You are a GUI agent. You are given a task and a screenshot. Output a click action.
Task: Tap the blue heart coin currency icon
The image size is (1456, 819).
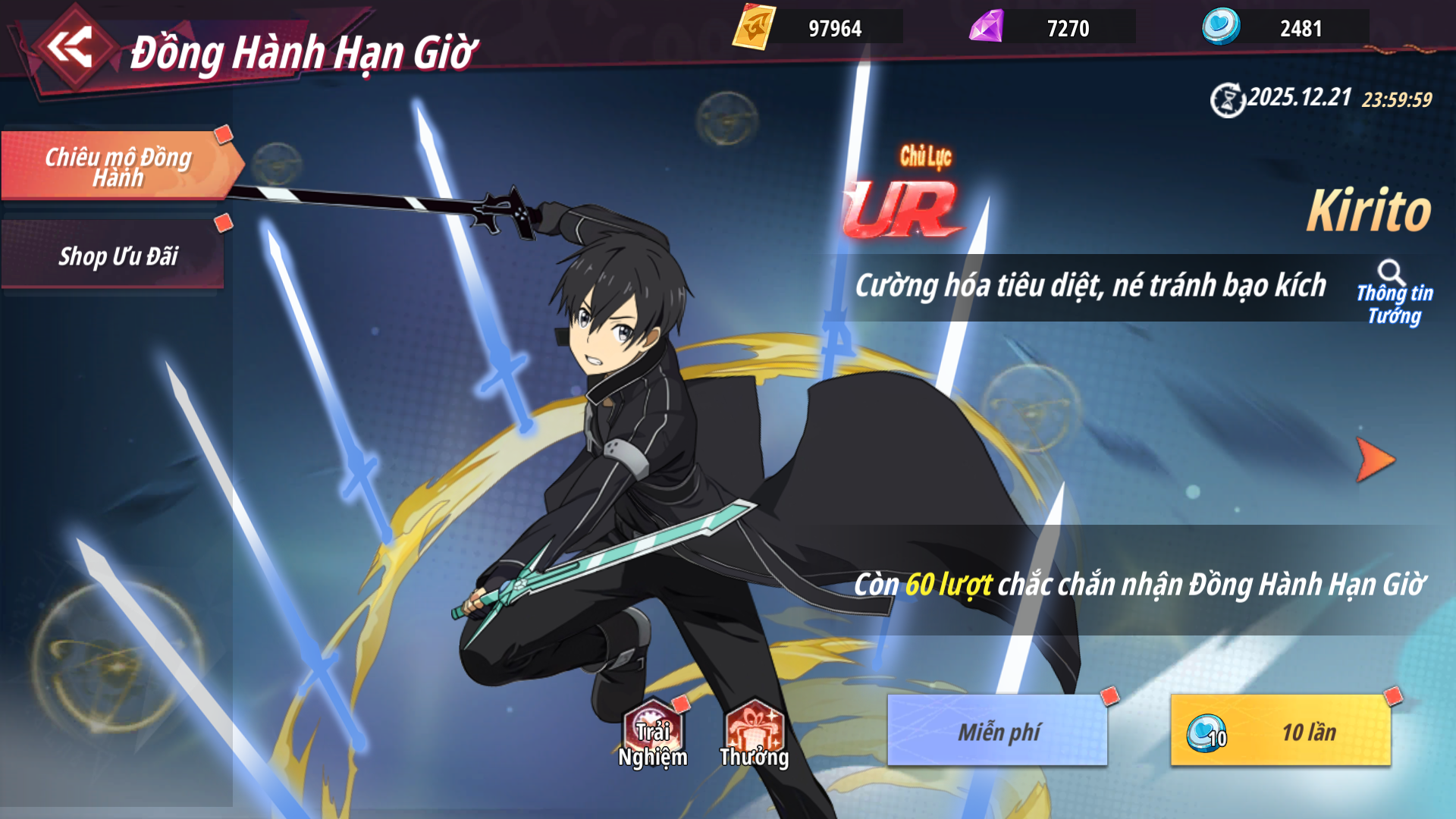(1221, 27)
